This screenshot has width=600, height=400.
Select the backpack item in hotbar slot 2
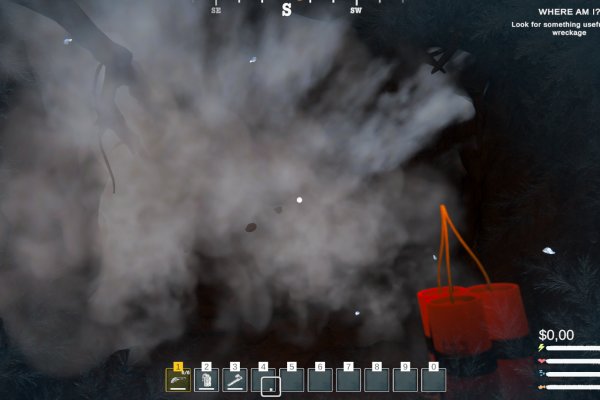[x=206, y=380]
